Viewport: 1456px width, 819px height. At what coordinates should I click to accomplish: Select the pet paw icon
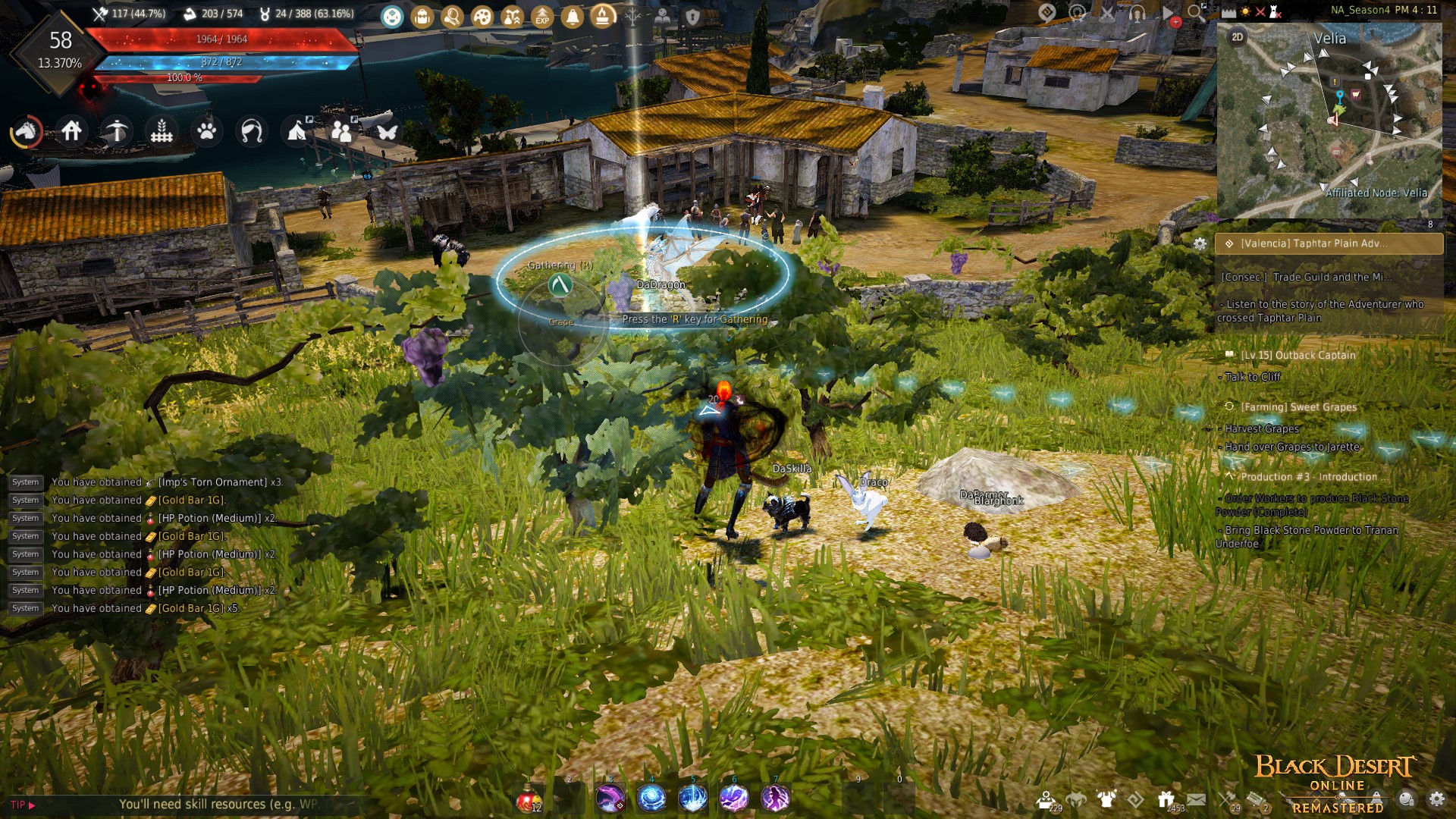pyautogui.click(x=206, y=131)
